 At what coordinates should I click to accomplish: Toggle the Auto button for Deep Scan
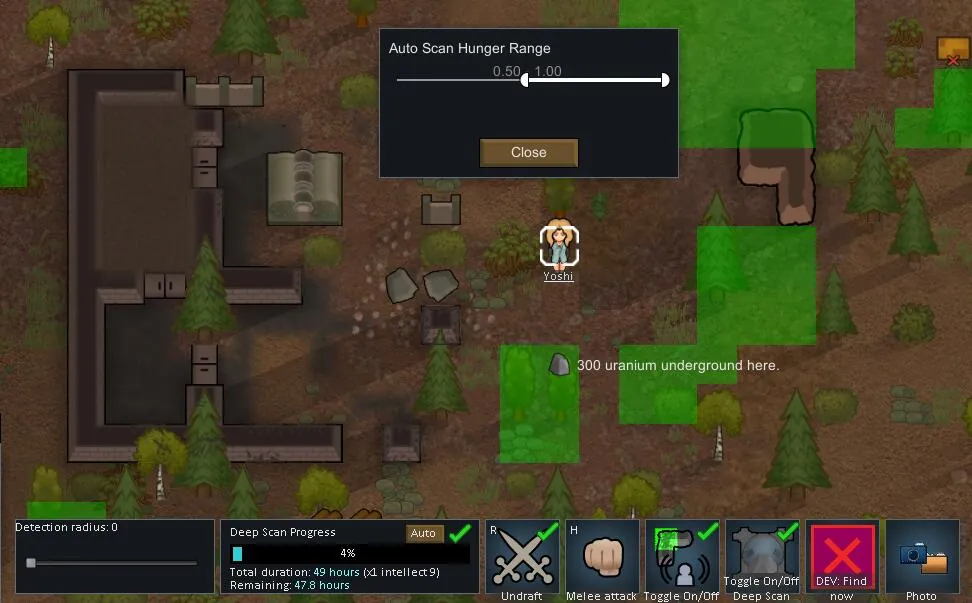423,534
